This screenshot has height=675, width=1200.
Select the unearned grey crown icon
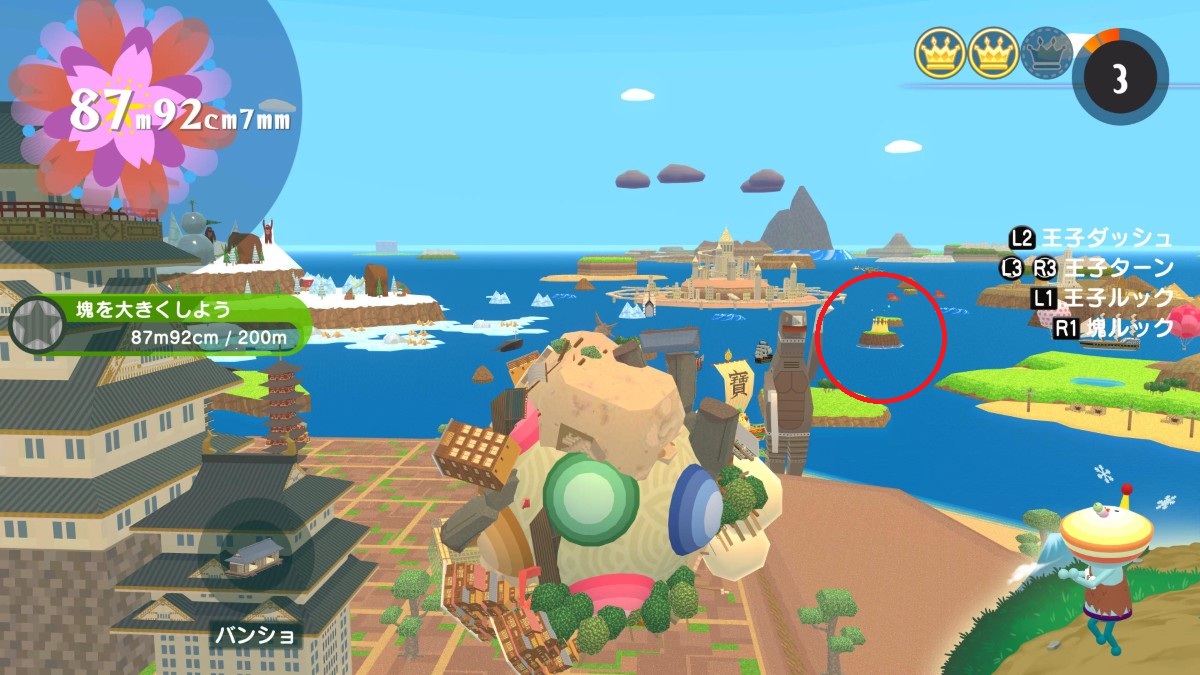(1047, 54)
